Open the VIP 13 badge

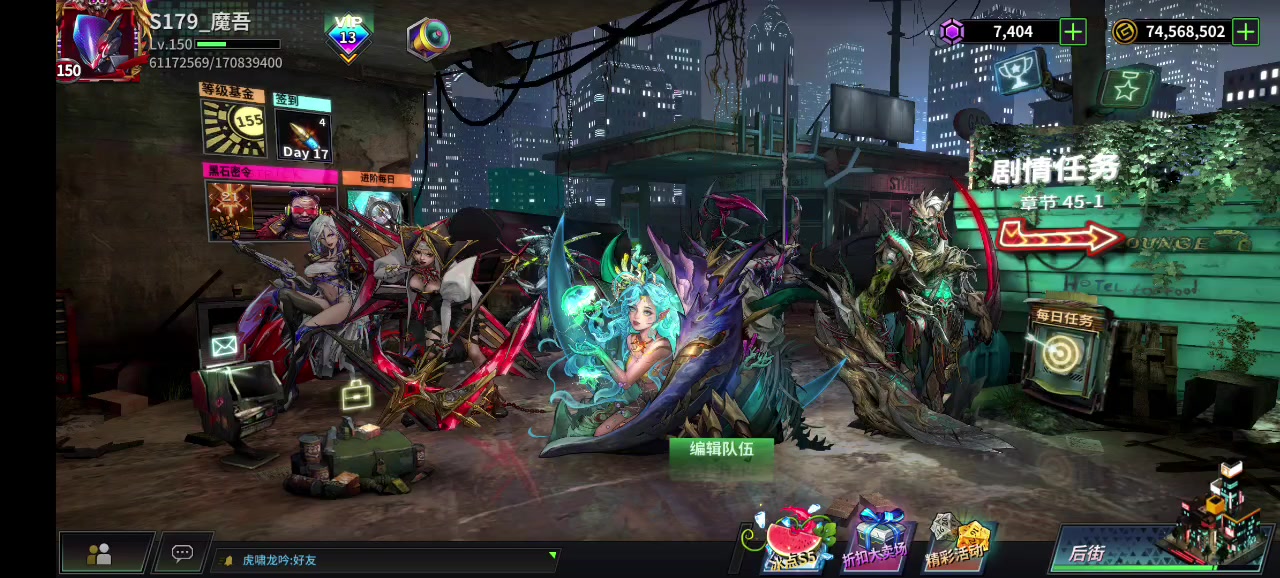pyautogui.click(x=348, y=37)
